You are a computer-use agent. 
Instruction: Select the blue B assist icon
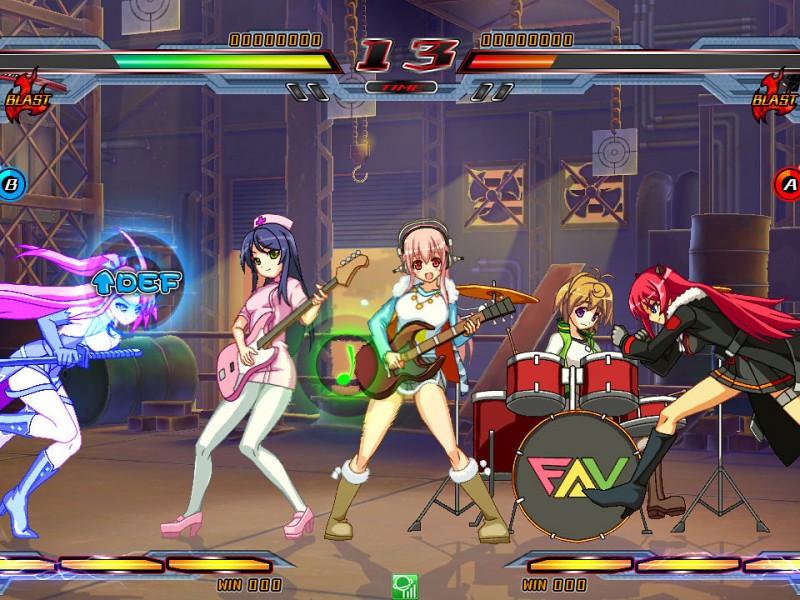click(x=11, y=183)
